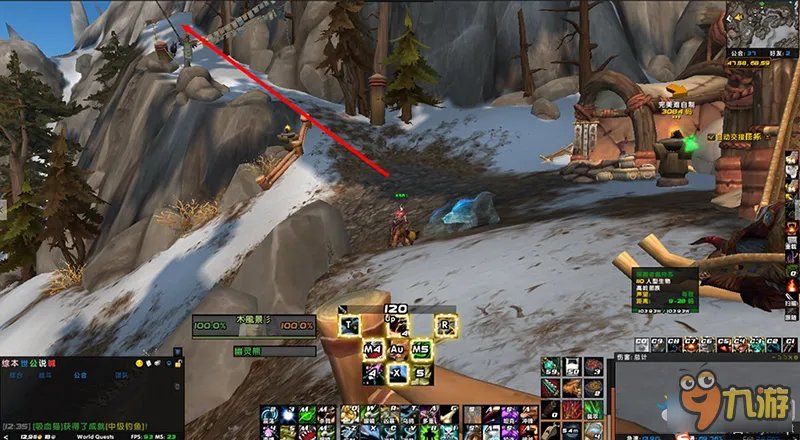Screen dimensions: 800x440
Task: Click the World Quests label on bottom bar
Action: (97, 436)
